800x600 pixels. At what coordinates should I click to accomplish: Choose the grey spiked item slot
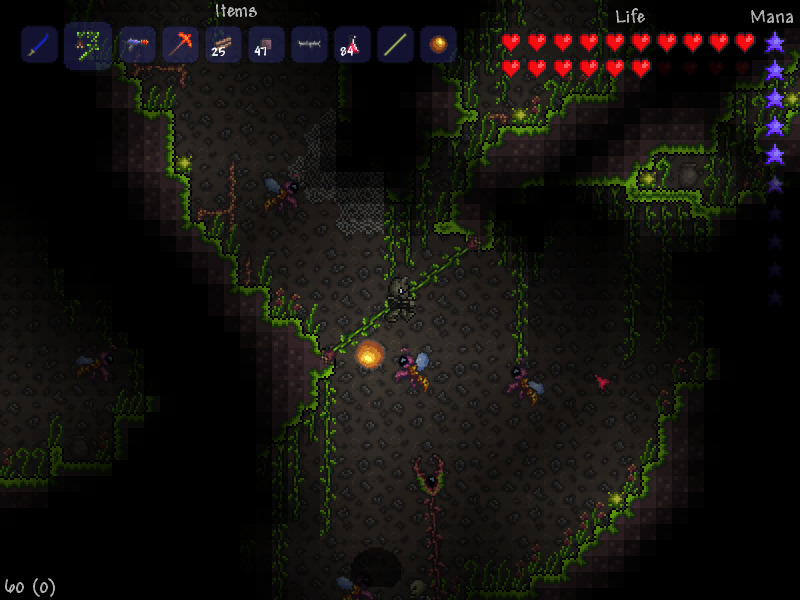[309, 45]
